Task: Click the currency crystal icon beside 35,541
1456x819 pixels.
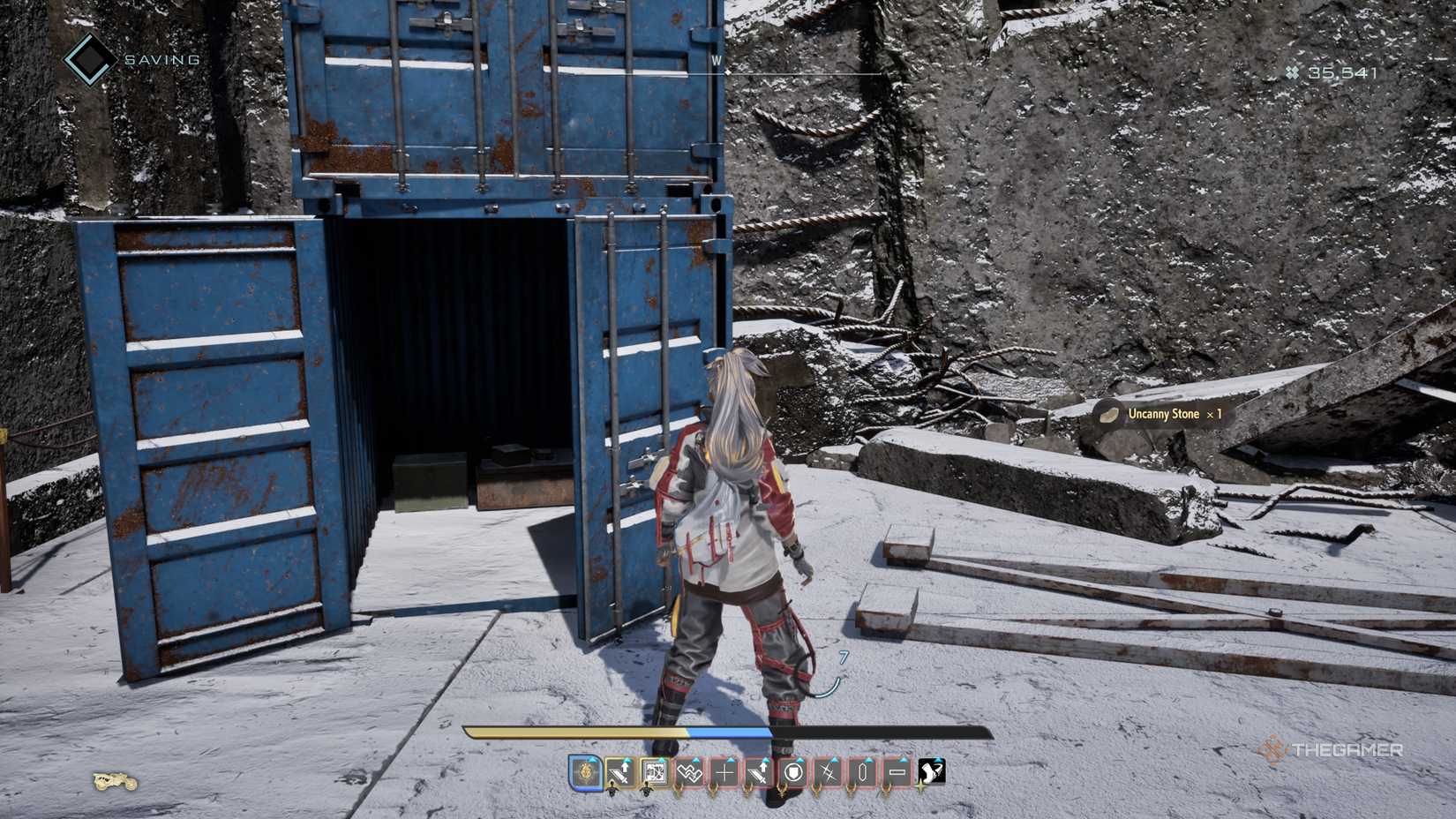Action: point(1292,73)
